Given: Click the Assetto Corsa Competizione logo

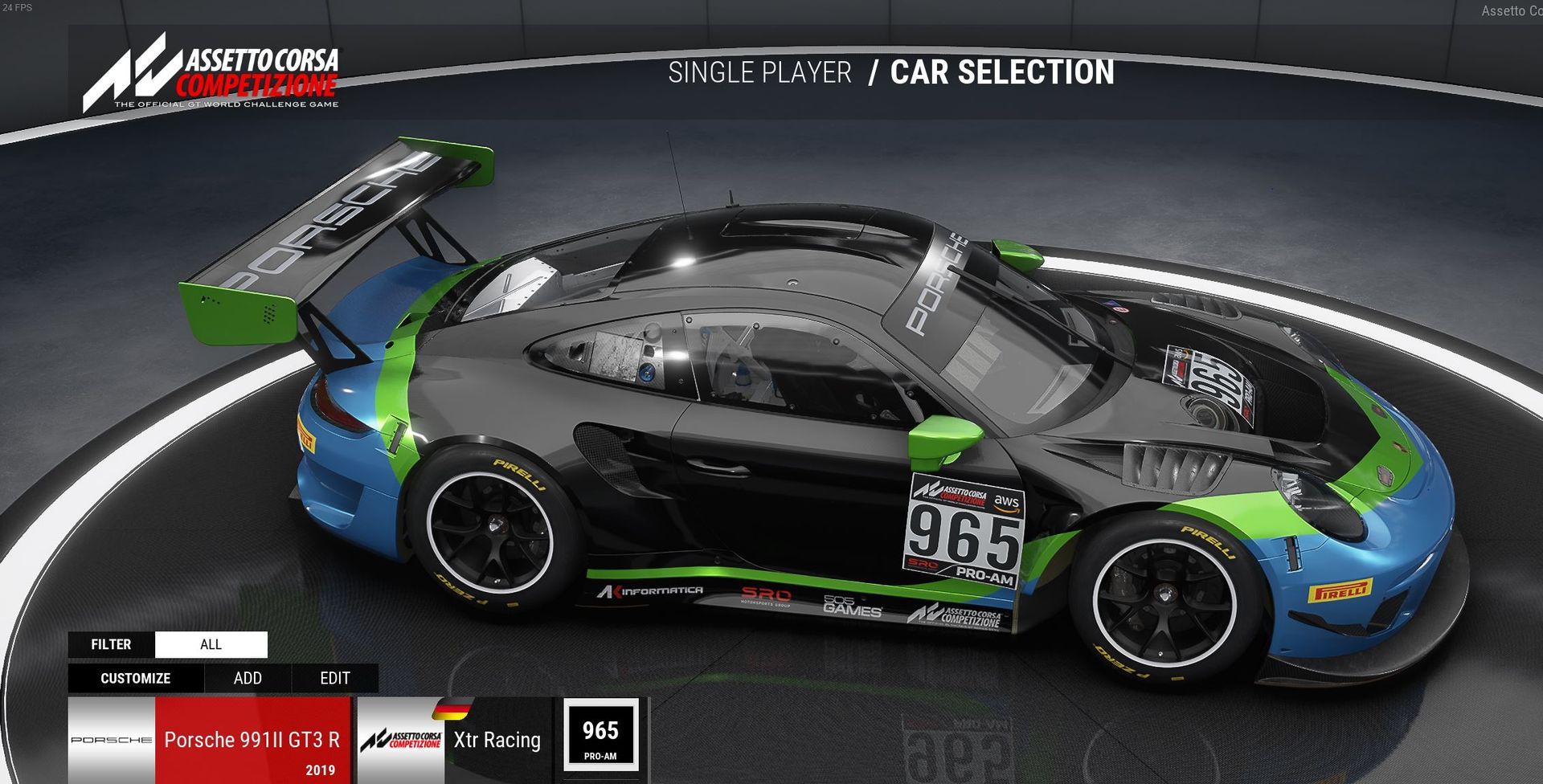Looking at the screenshot, I should click(x=211, y=73).
